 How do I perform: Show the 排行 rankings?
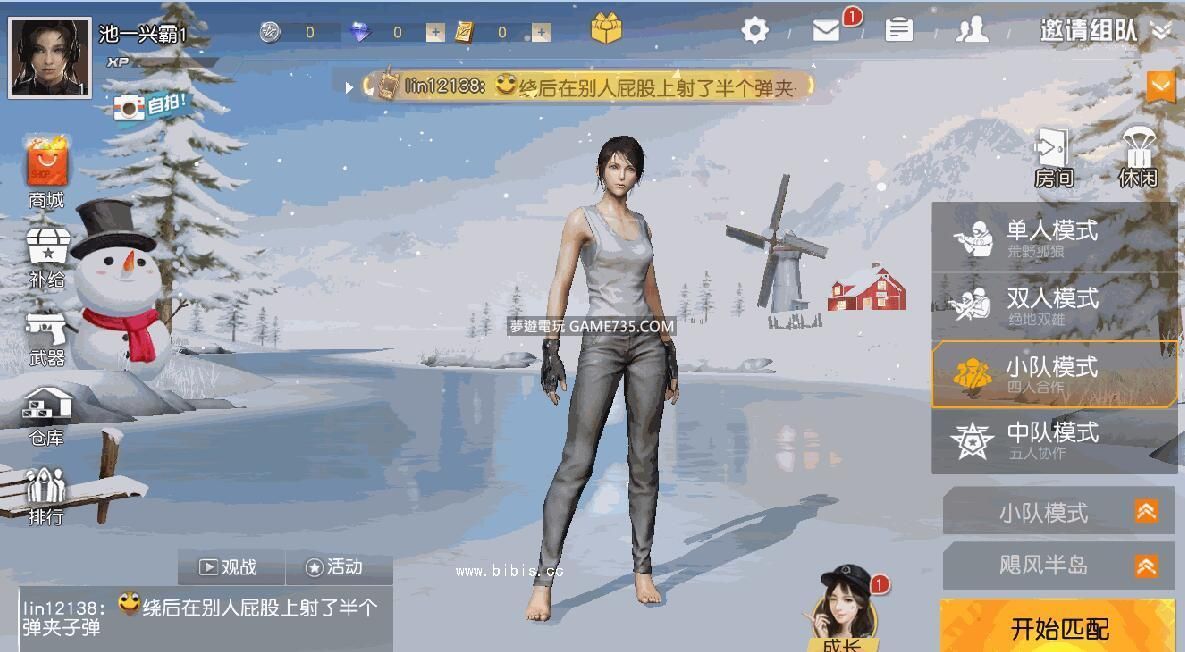click(46, 496)
